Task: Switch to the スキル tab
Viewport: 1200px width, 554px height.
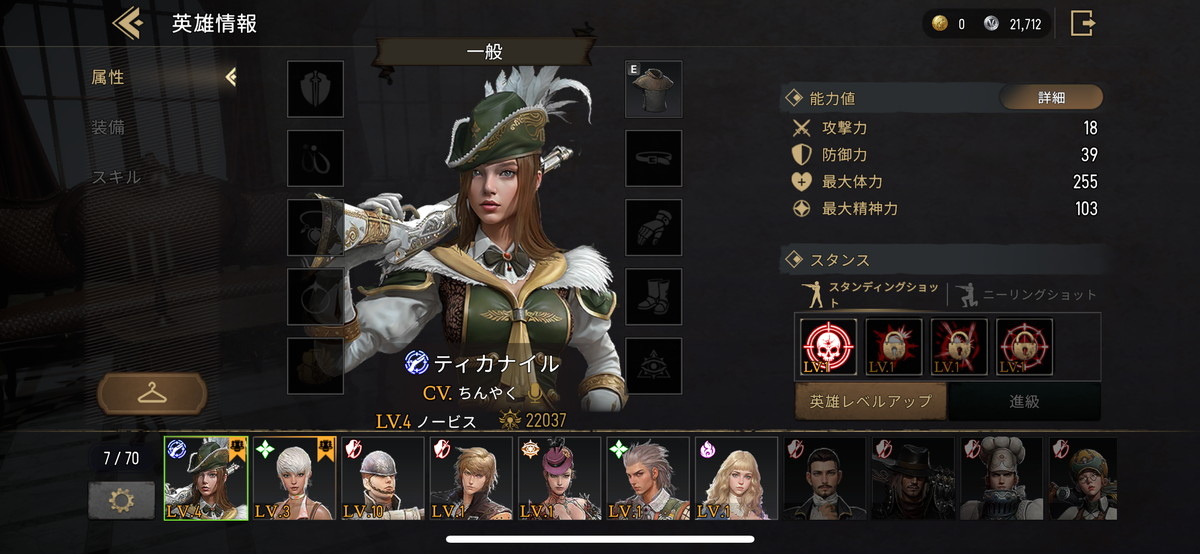Action: click(116, 177)
